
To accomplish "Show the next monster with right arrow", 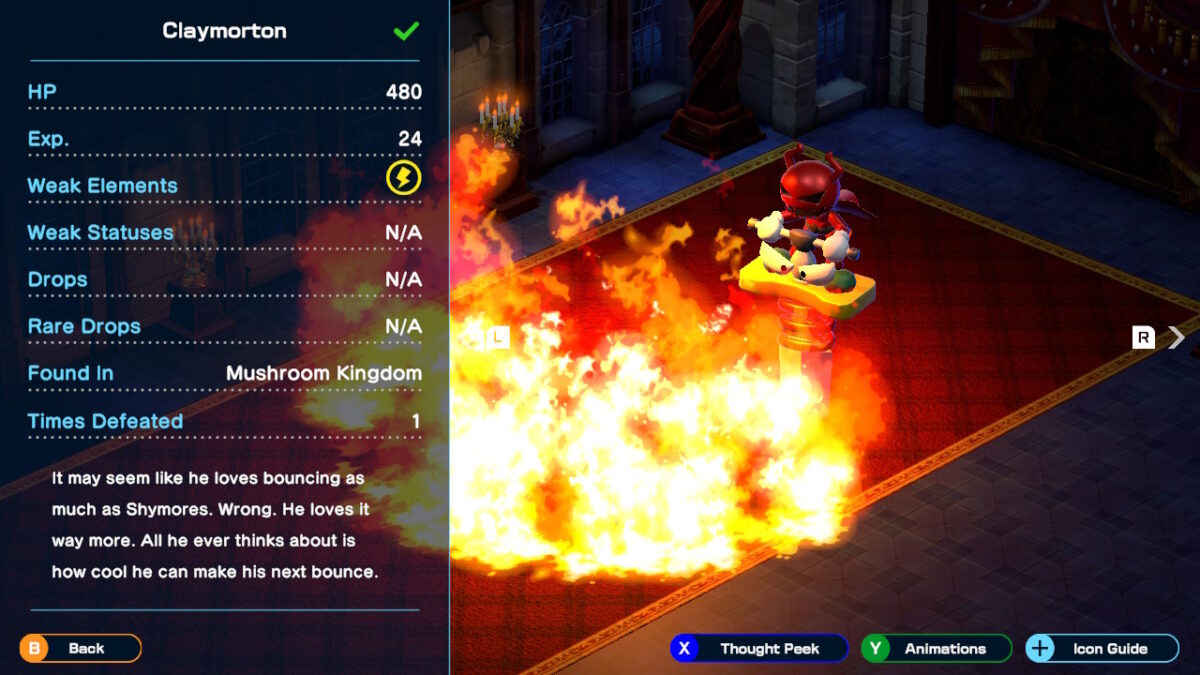I will pyautogui.click(x=1176, y=337).
